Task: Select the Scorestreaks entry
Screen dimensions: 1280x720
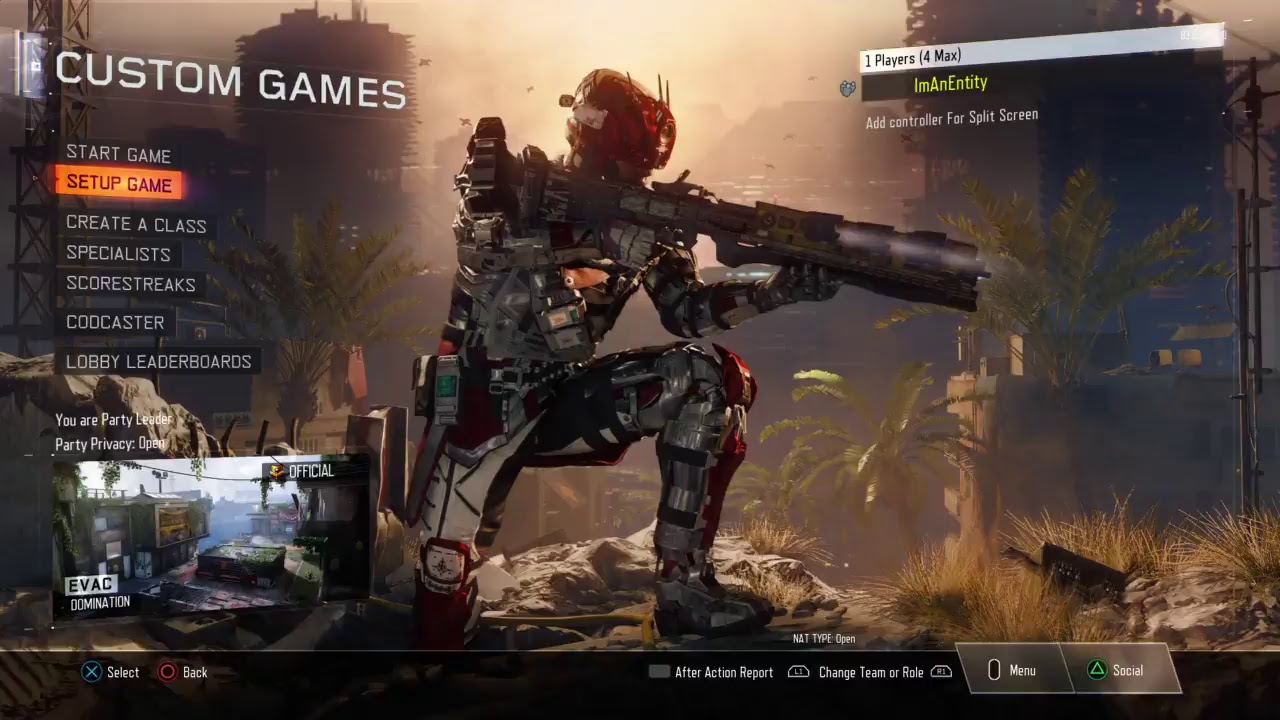Action: click(x=131, y=284)
